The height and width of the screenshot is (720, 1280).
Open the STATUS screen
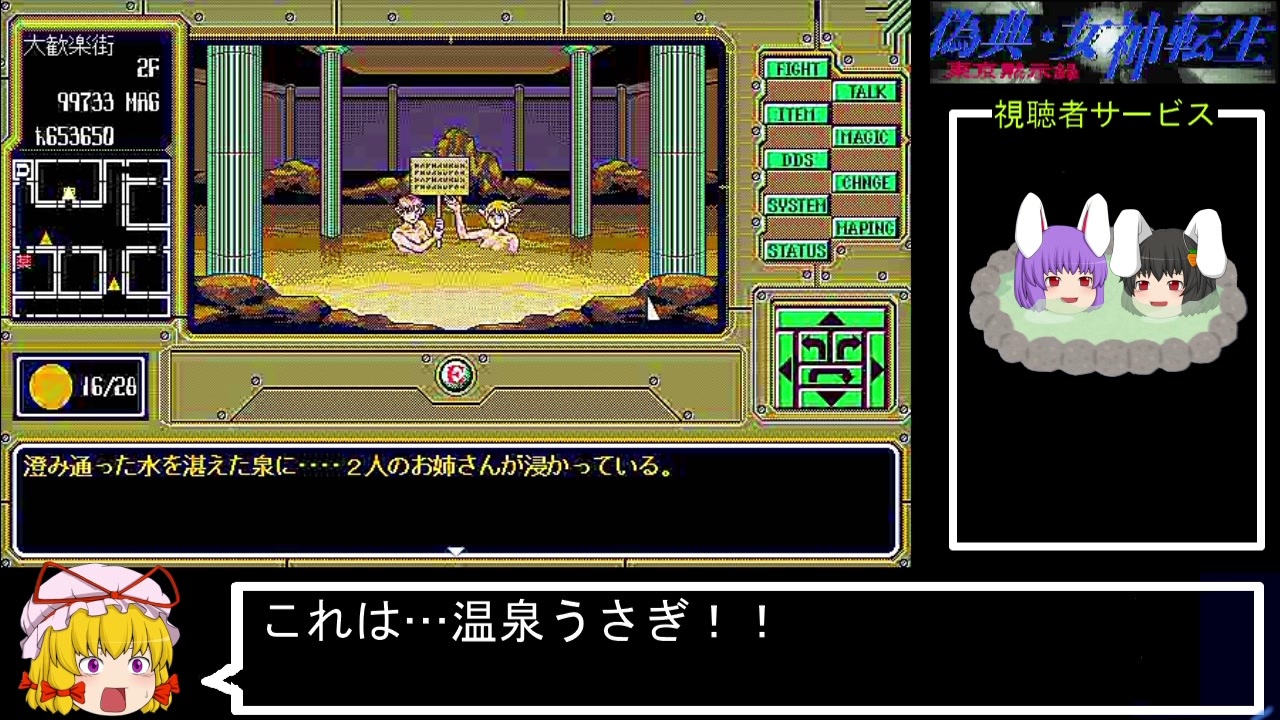[x=796, y=250]
